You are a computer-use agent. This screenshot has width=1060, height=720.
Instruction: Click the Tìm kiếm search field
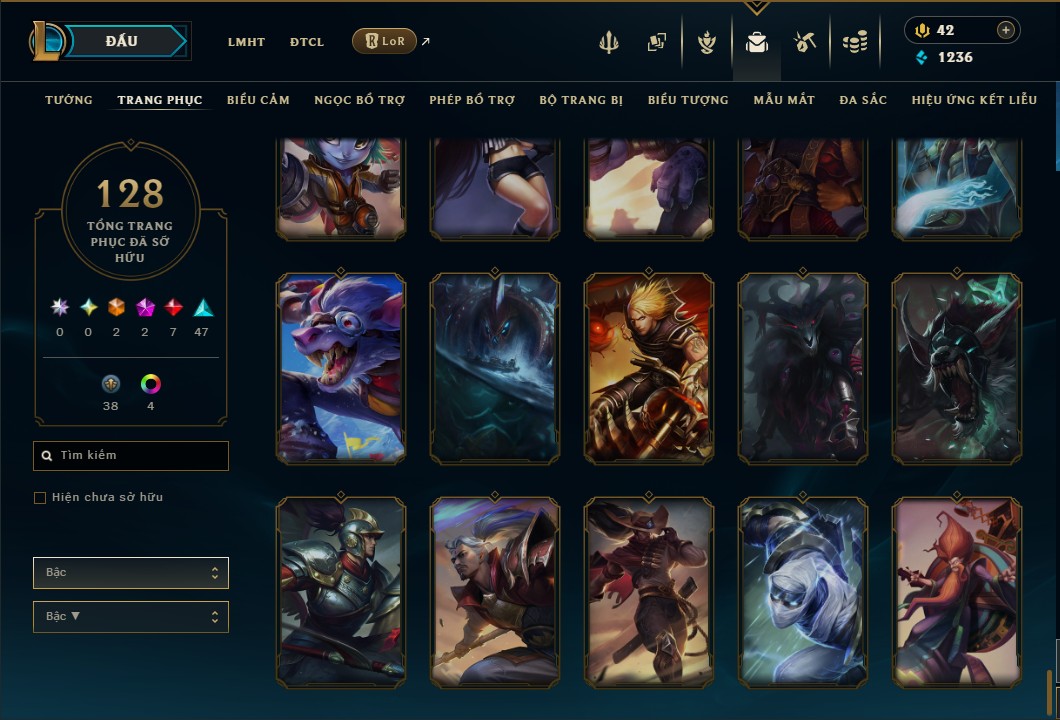131,456
